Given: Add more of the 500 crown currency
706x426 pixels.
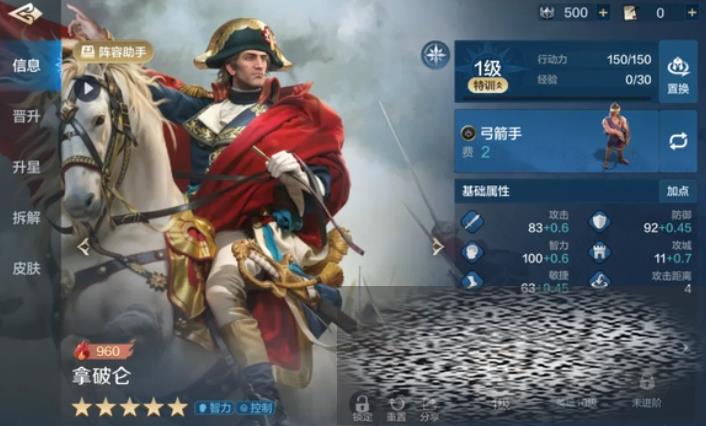Looking at the screenshot, I should pos(603,13).
